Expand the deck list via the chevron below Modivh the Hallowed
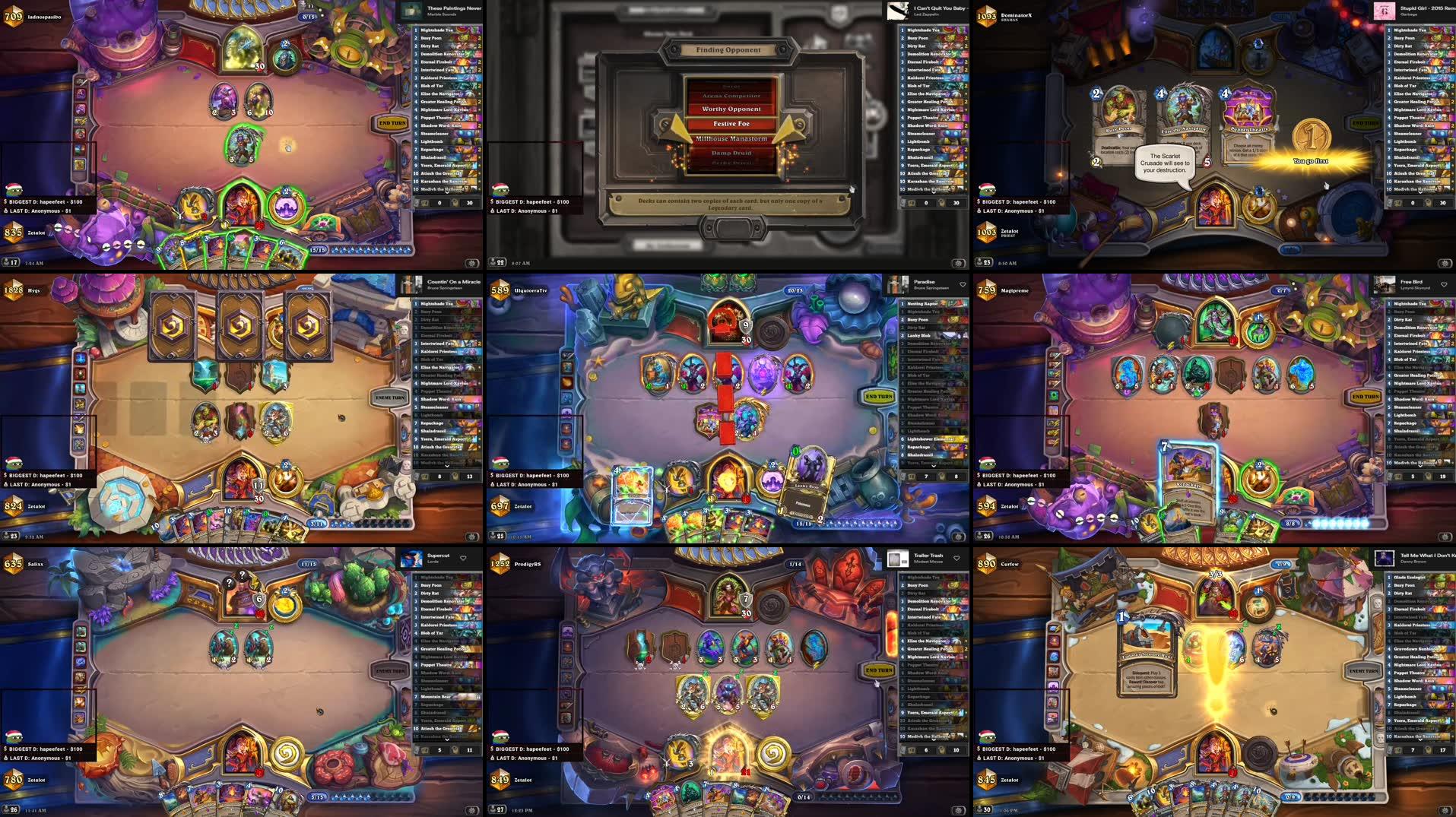 tap(447, 192)
